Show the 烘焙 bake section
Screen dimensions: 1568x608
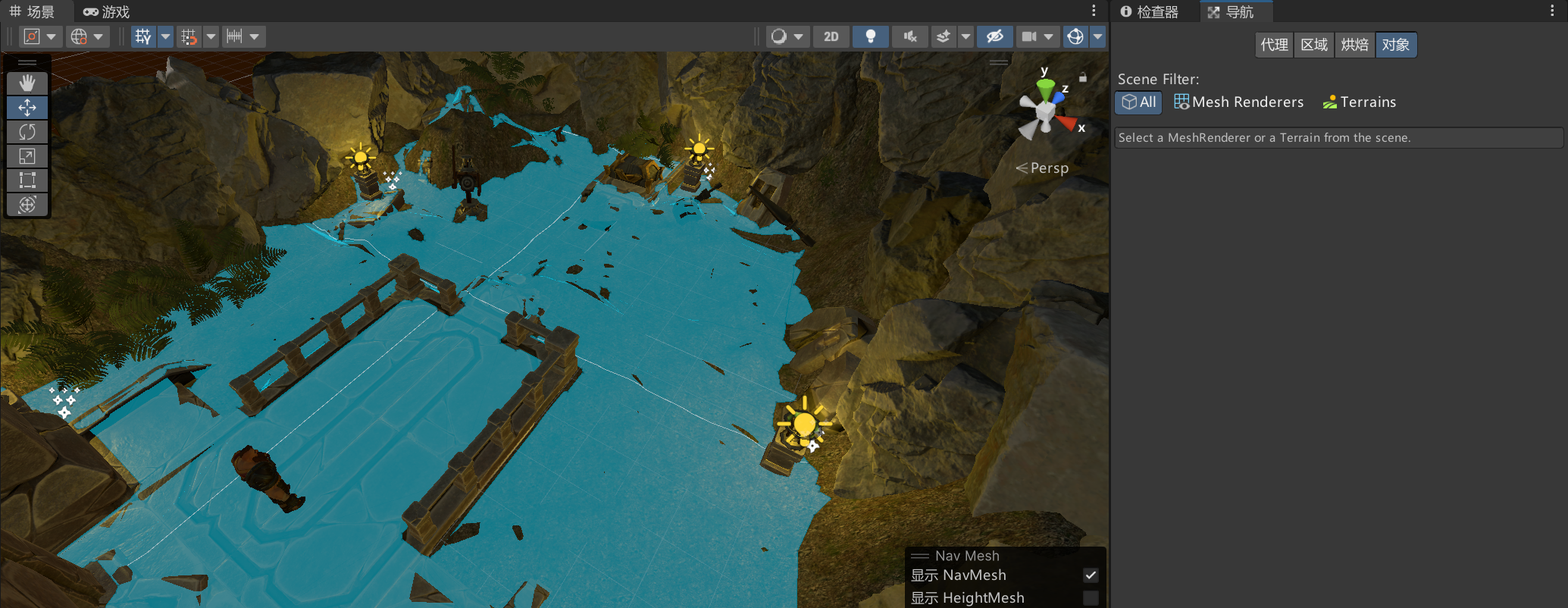coord(1354,45)
